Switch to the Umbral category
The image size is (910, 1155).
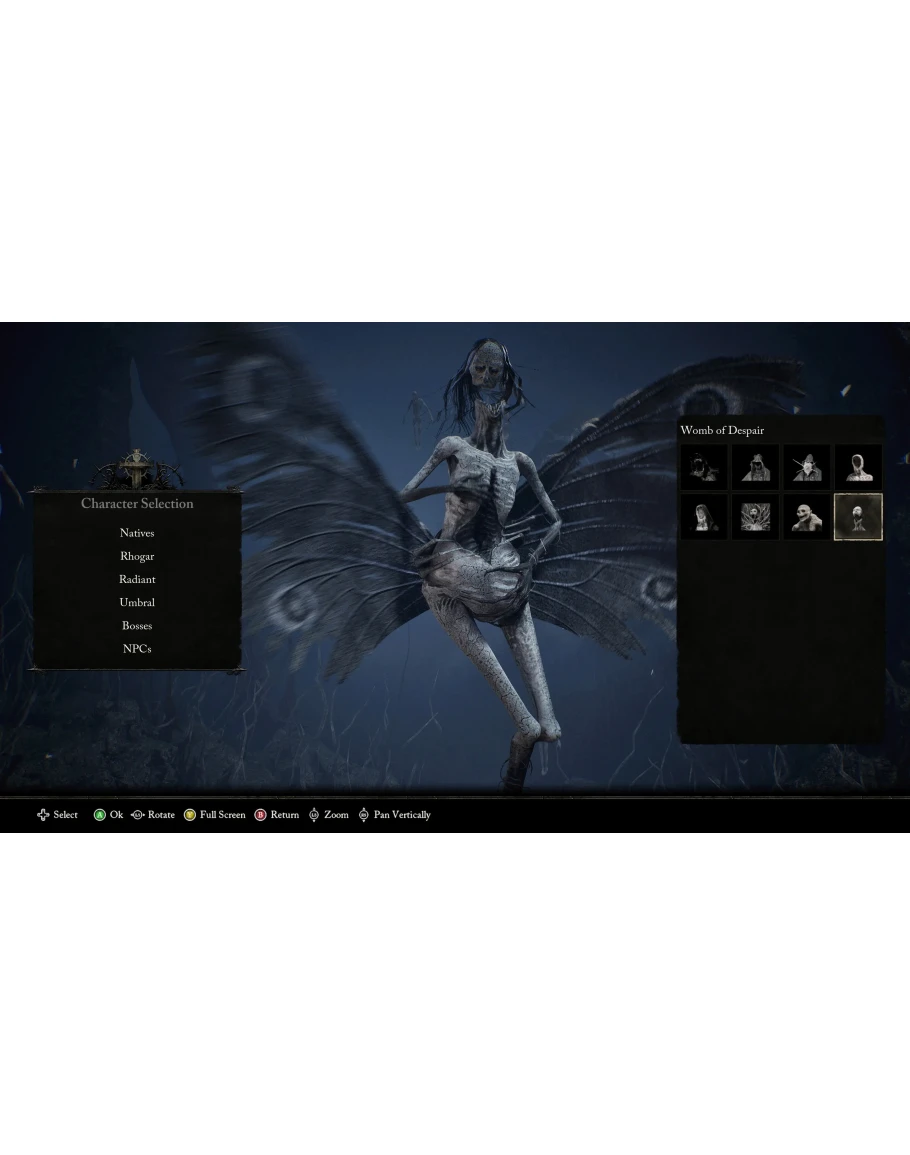pos(137,602)
